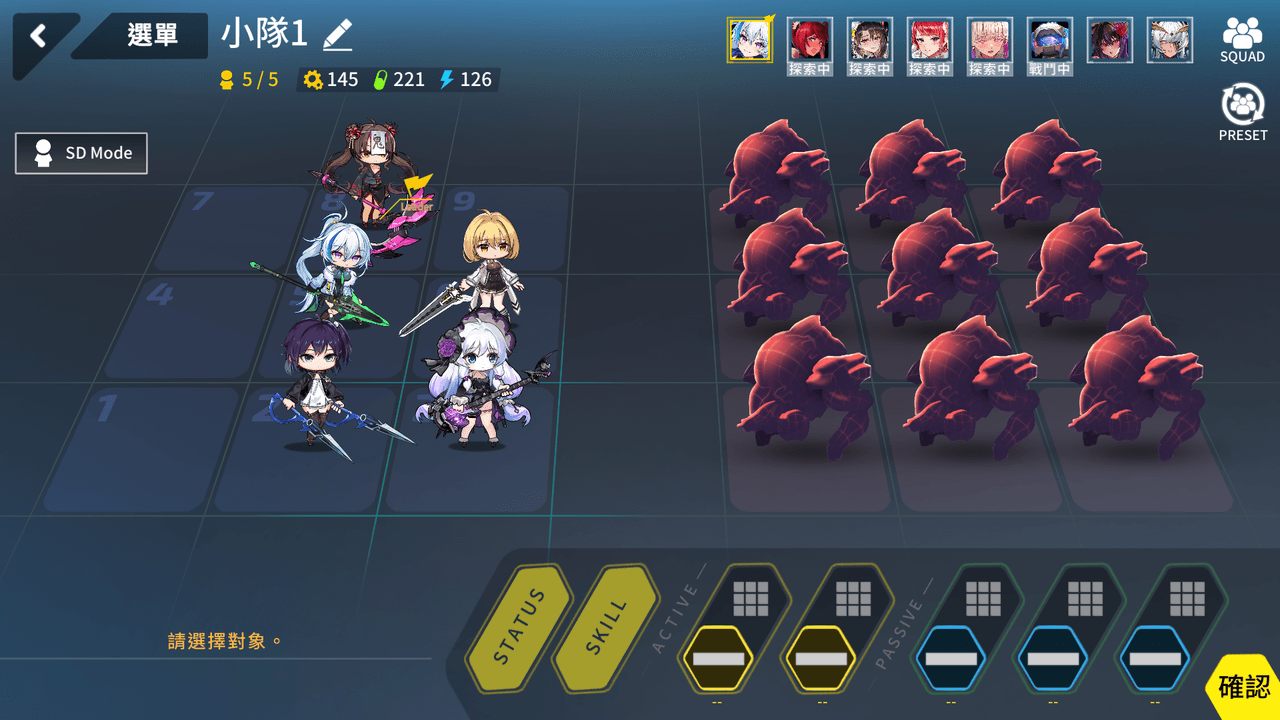Choose the robot helmet squad marked 戰鬥中

pyautogui.click(x=1049, y=42)
